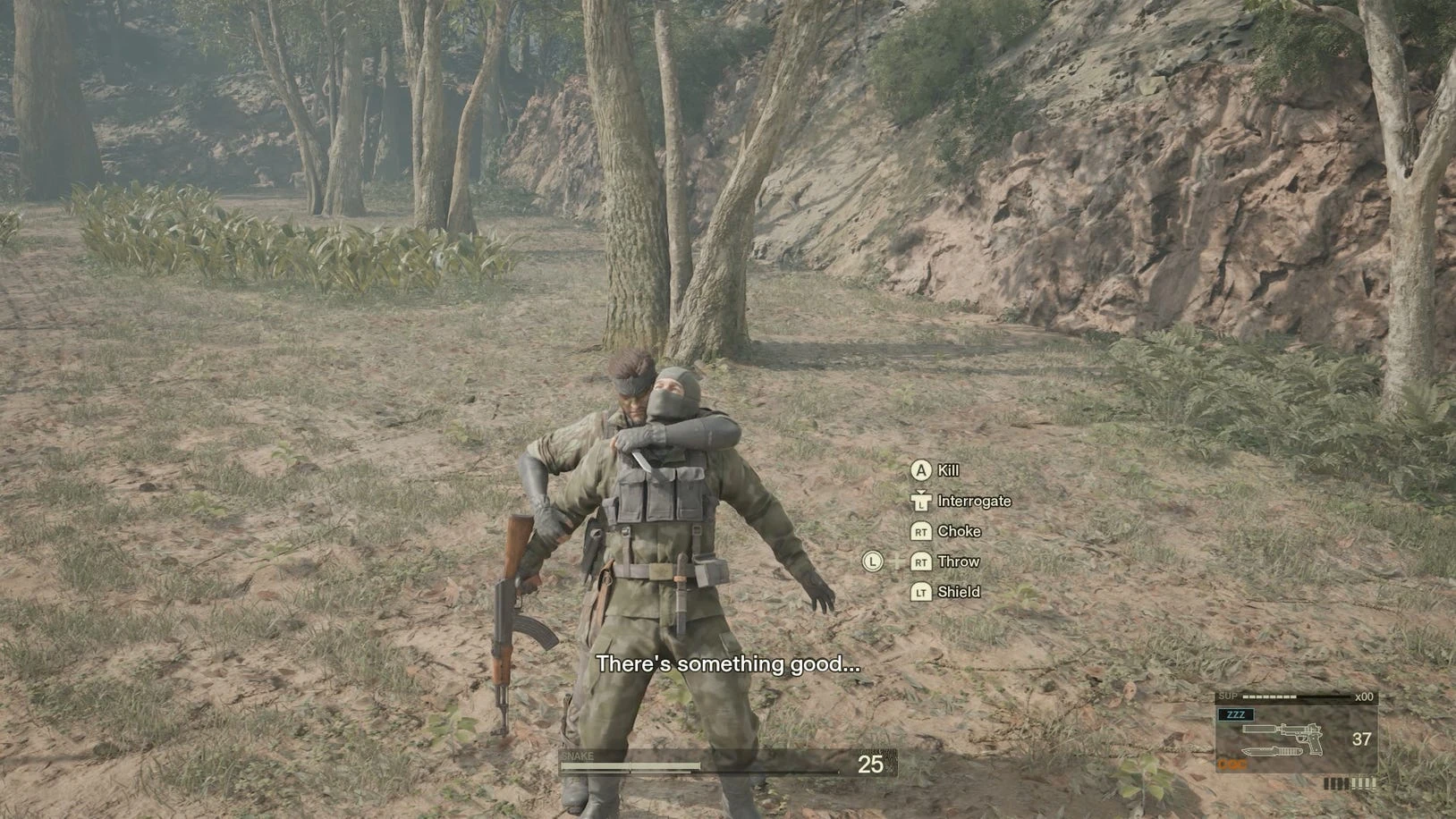Click the LT Shield button icon
Screen dimensions: 1456x819
pos(922,592)
